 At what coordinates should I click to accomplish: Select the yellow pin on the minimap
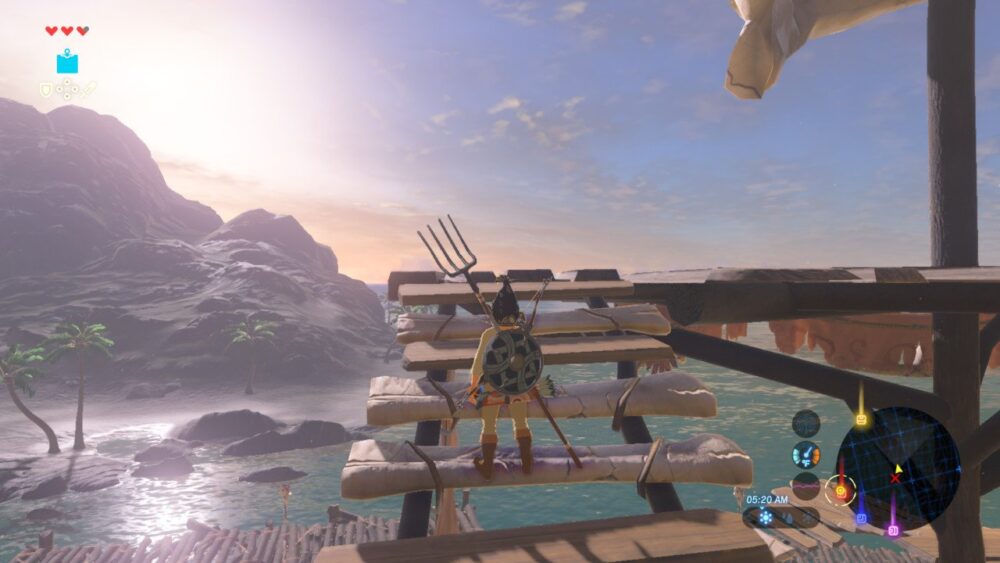[x=861, y=420]
